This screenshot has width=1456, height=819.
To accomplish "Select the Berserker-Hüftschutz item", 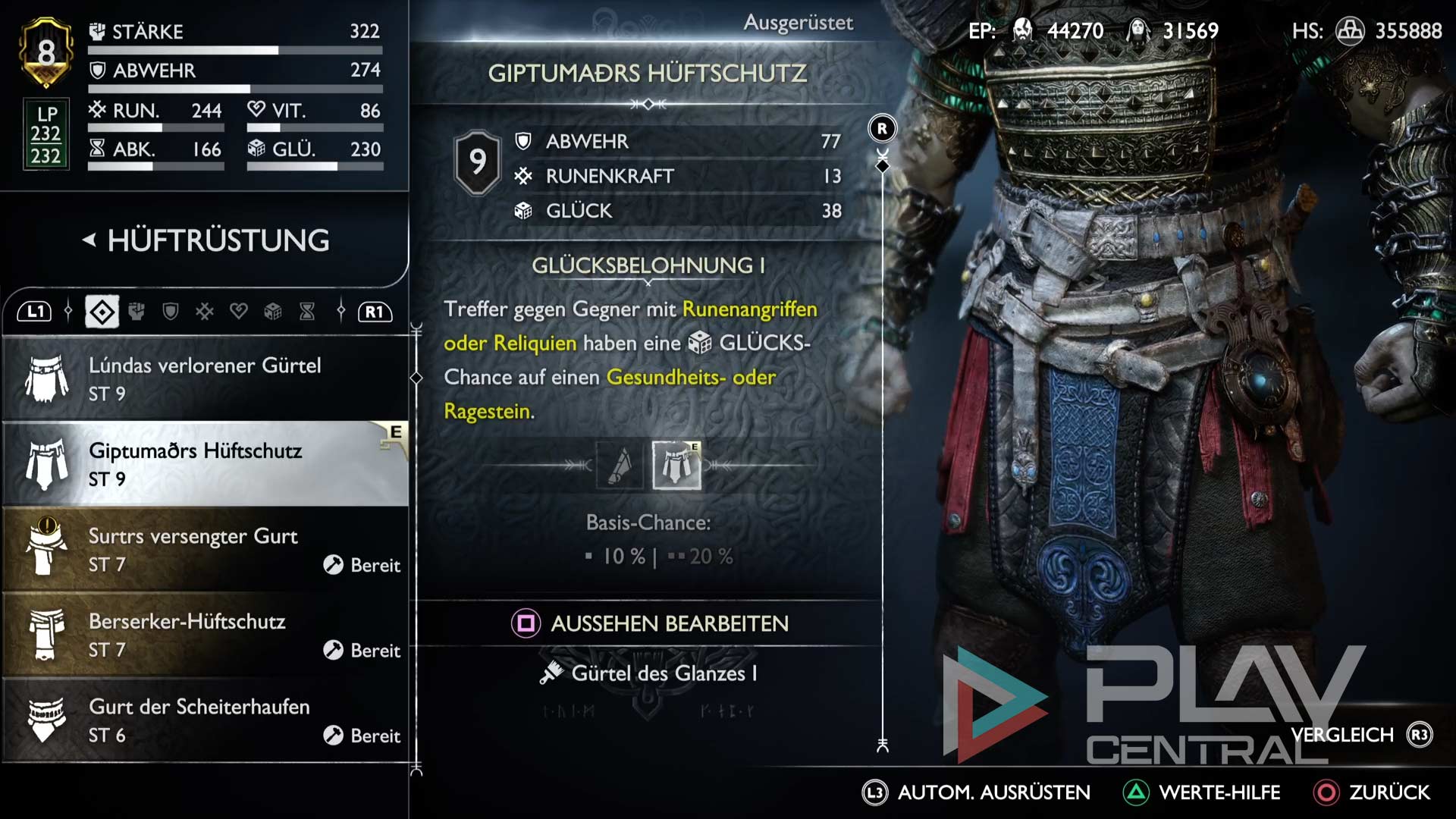I will click(x=205, y=635).
